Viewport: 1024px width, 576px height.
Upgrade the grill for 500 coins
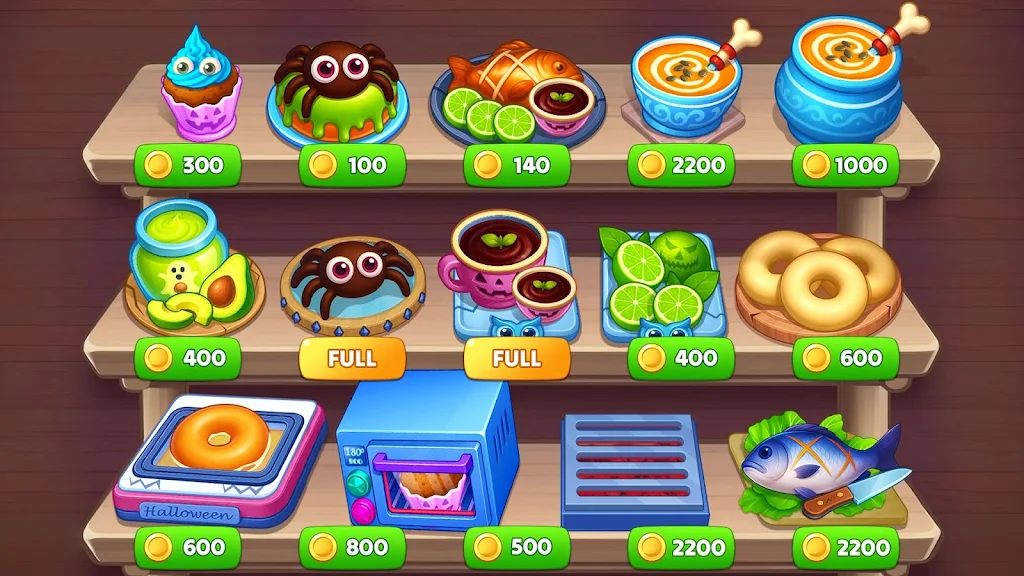click(x=517, y=548)
